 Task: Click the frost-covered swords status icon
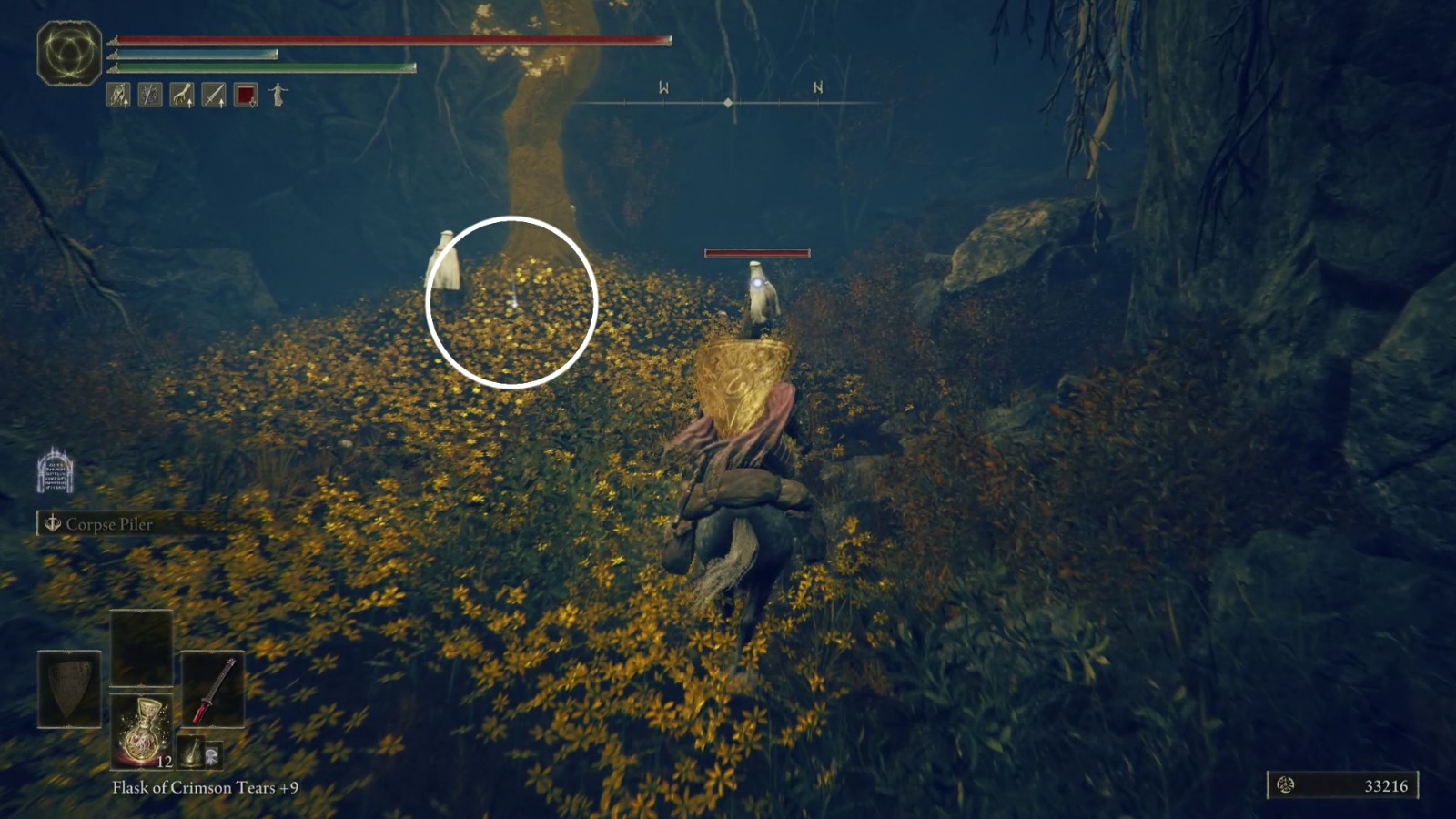(148, 95)
